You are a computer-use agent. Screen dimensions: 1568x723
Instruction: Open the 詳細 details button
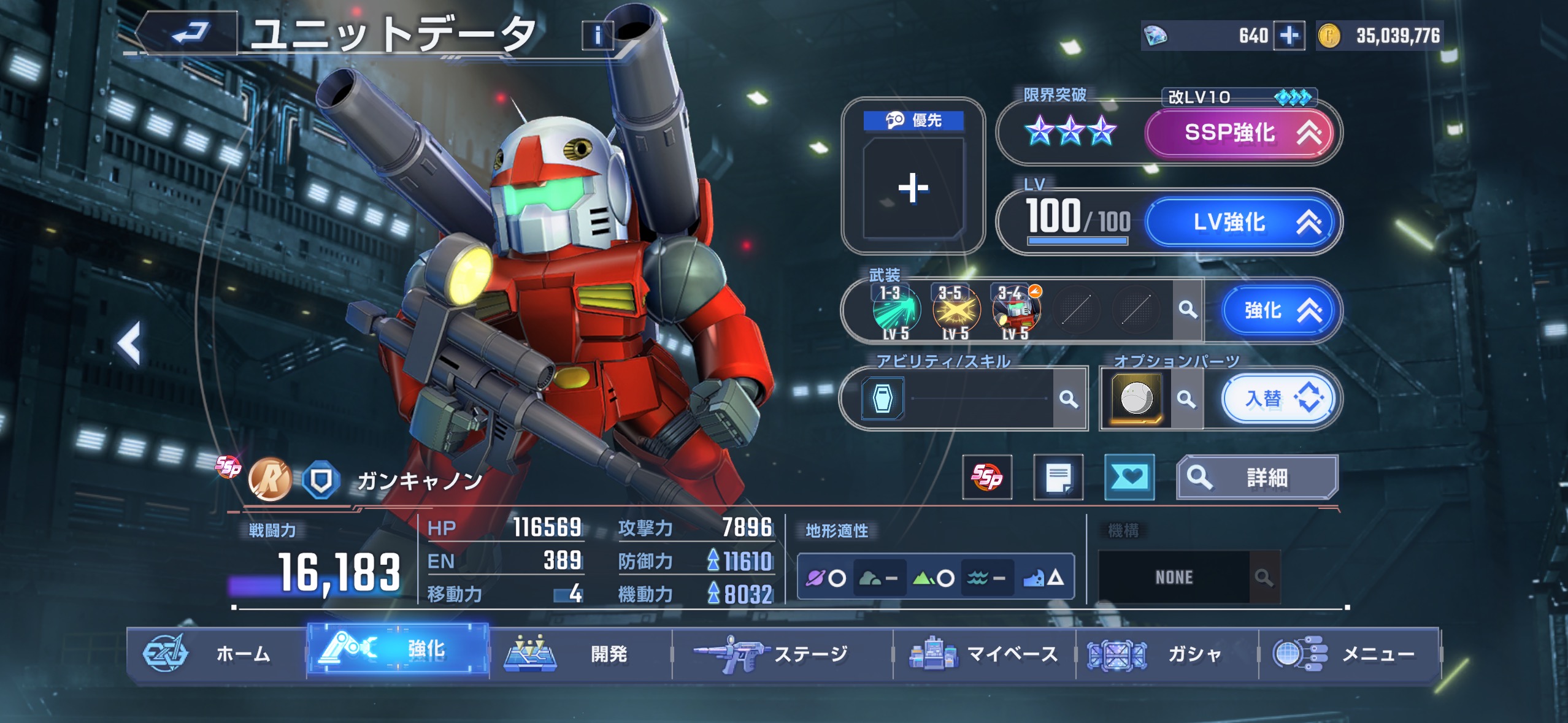point(1256,477)
